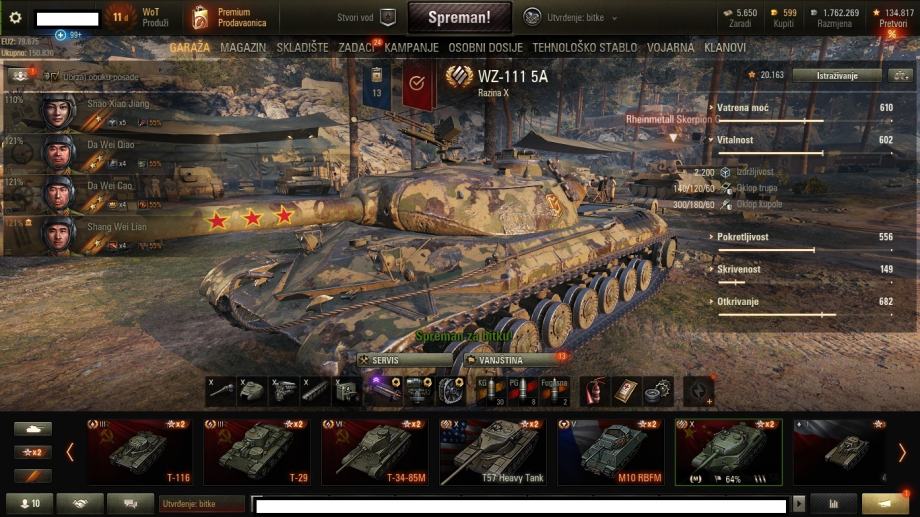Viewport: 920px width, 517px height.
Task: Select the T-34-85M tank in carousel
Action: click(377, 452)
